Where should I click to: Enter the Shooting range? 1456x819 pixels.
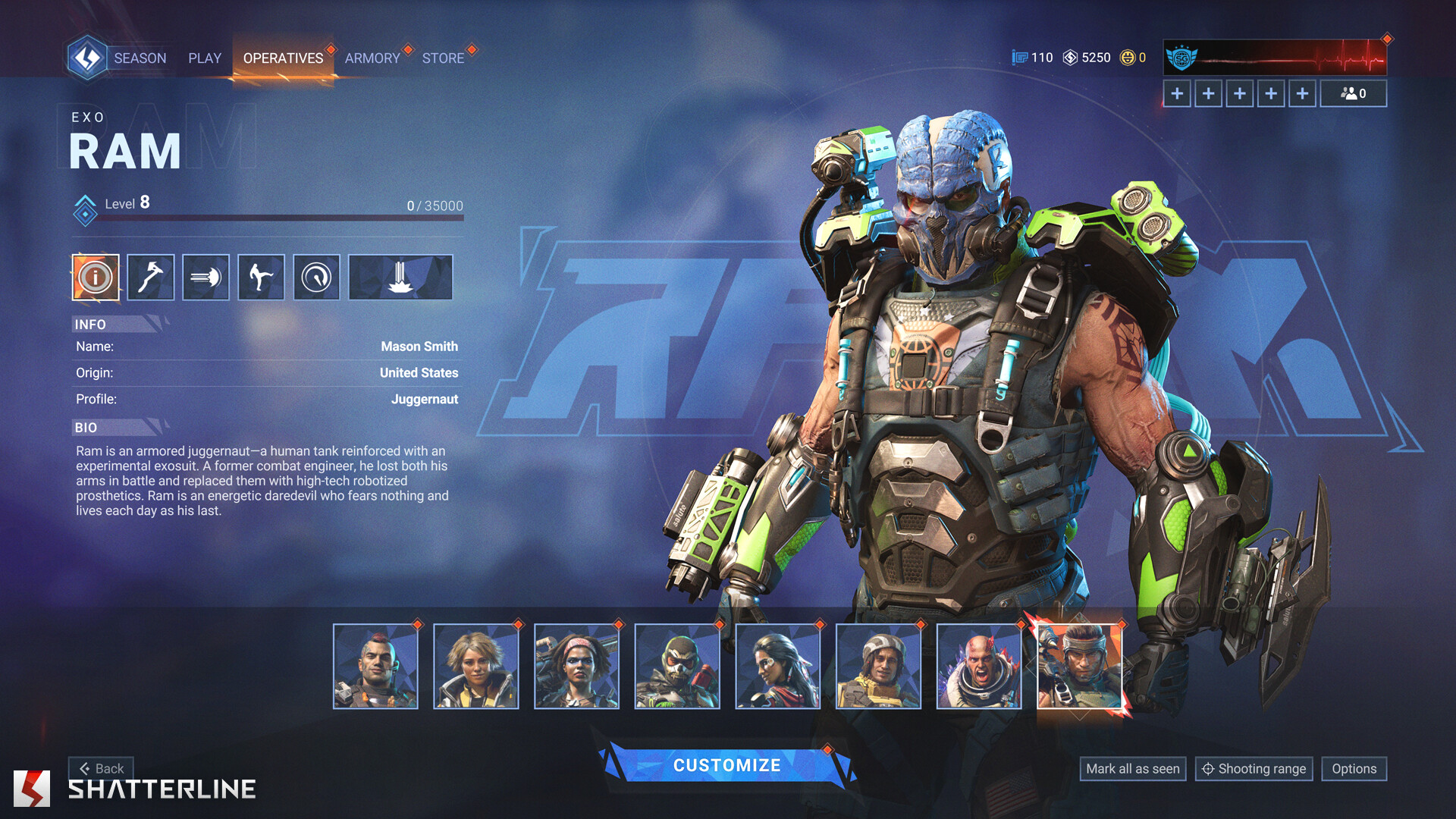(x=1254, y=769)
